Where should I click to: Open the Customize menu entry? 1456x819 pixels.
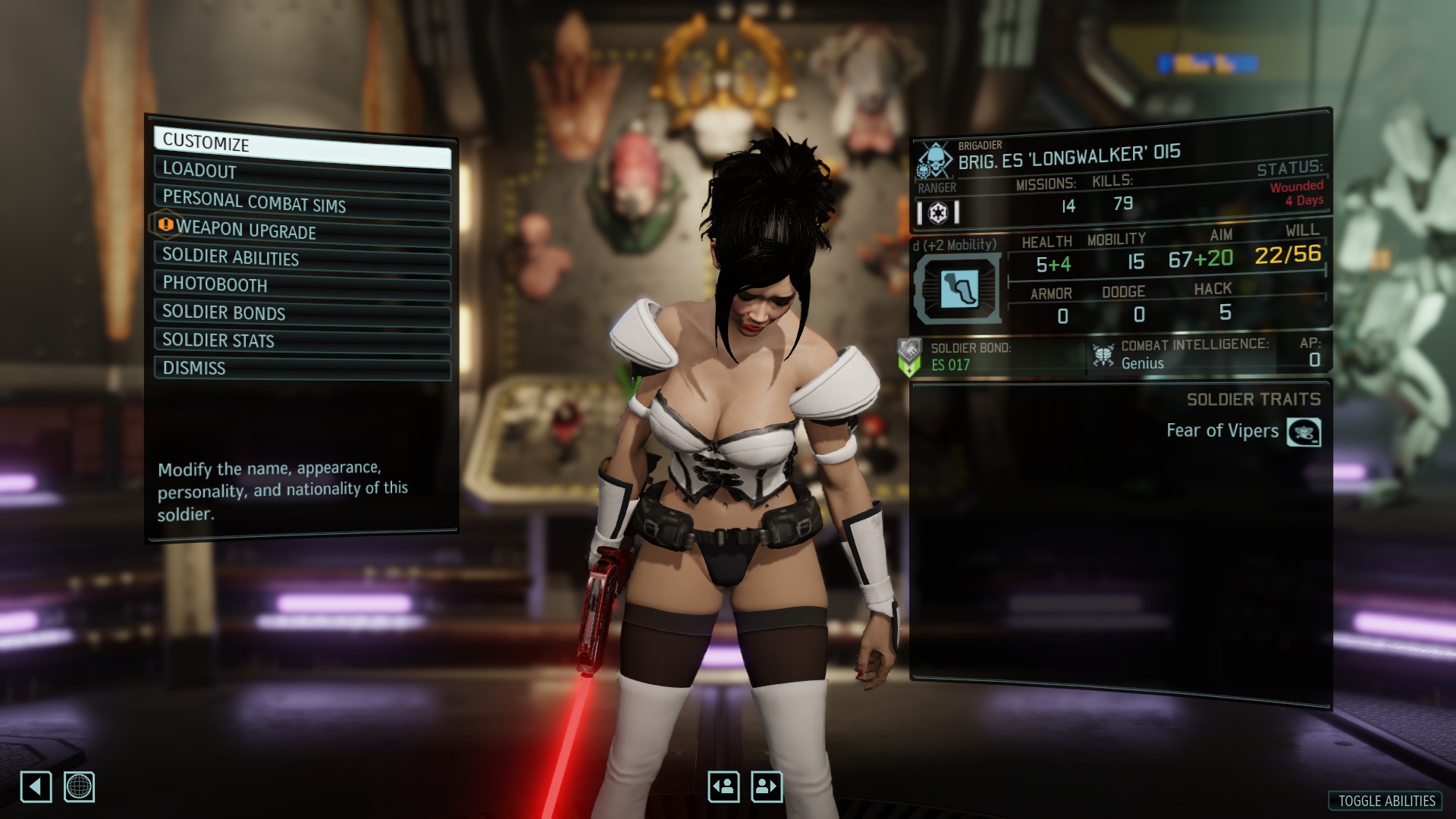point(302,146)
